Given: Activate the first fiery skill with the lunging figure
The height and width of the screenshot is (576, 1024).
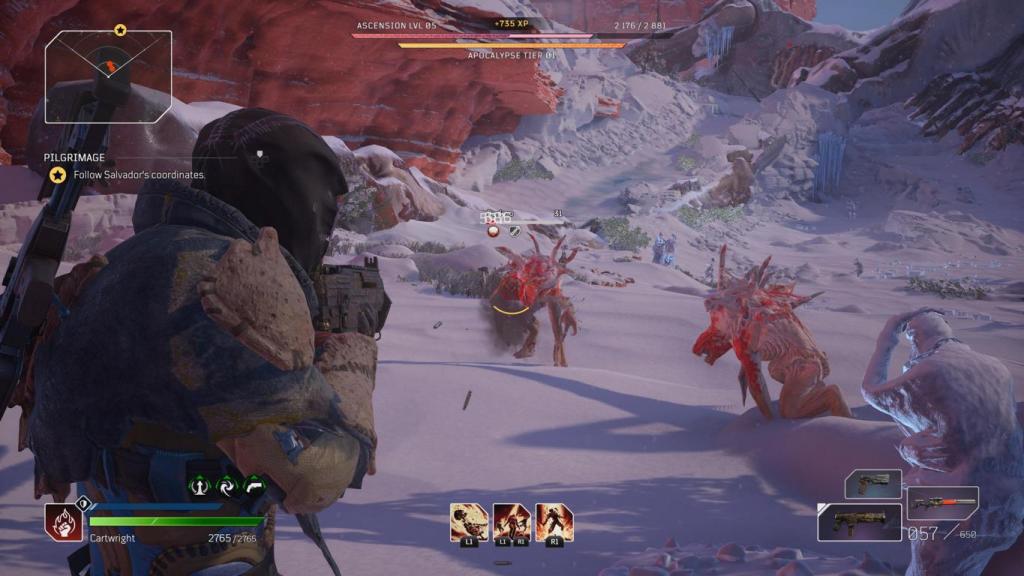Looking at the screenshot, I should tap(468, 522).
